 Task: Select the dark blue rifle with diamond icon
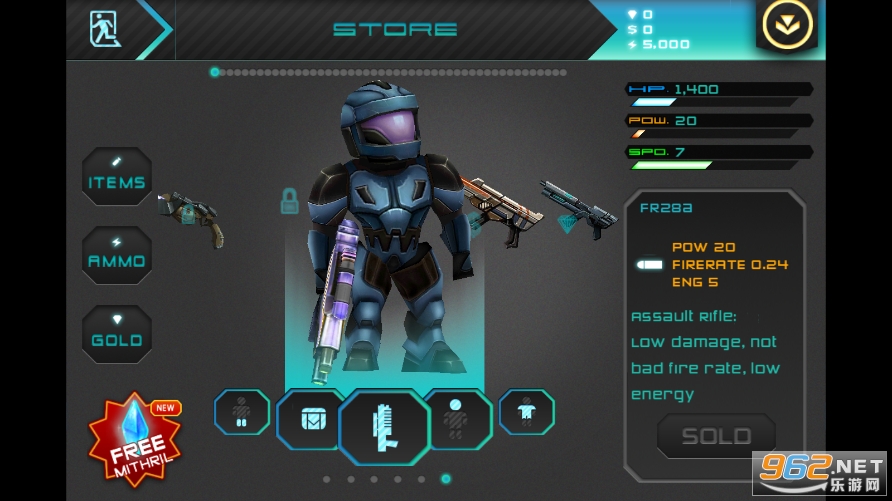(578, 208)
